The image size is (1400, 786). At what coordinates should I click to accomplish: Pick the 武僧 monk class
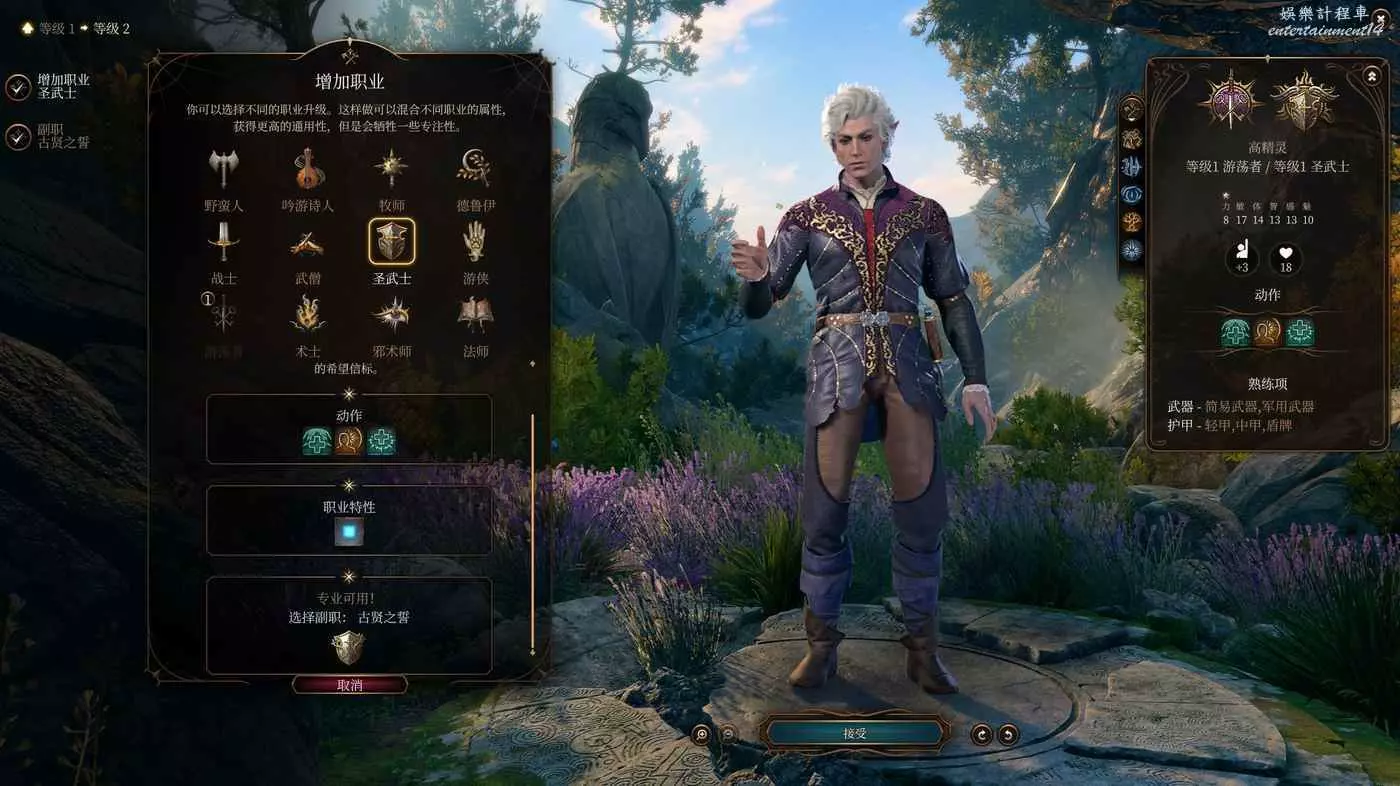(308, 243)
